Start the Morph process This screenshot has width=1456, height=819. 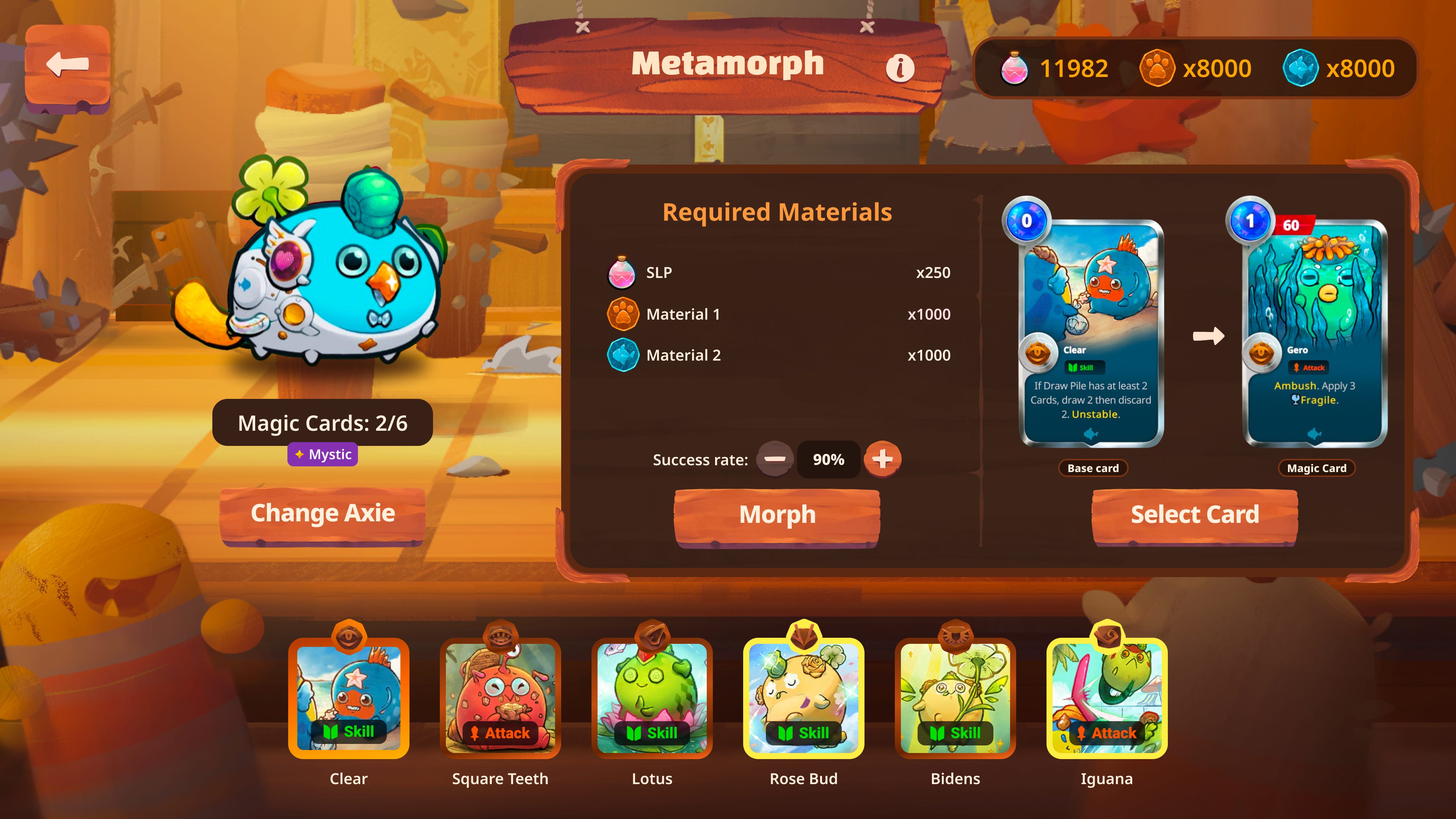click(x=777, y=516)
